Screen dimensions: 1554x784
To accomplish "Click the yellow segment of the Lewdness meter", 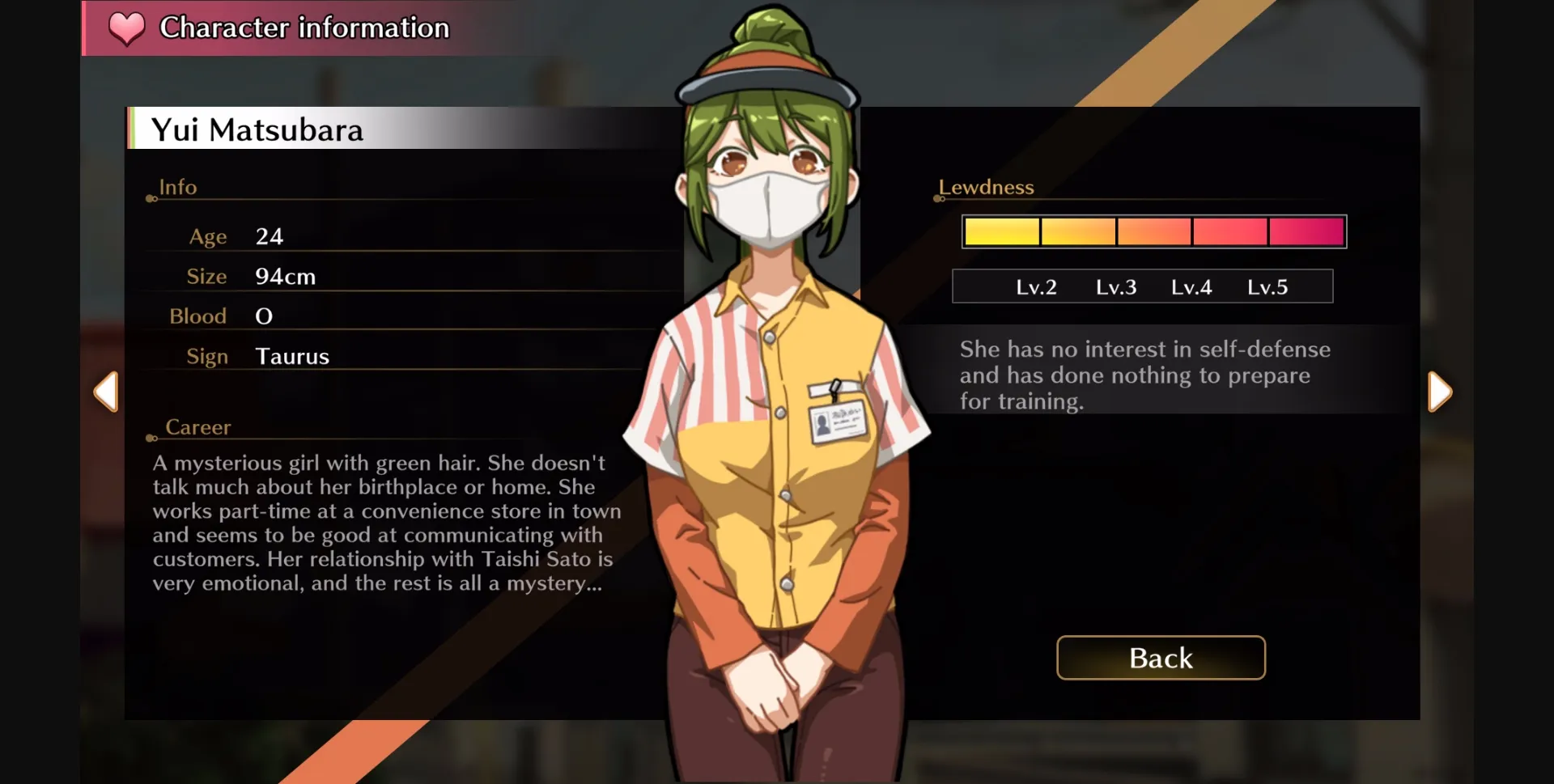I will click(1001, 231).
